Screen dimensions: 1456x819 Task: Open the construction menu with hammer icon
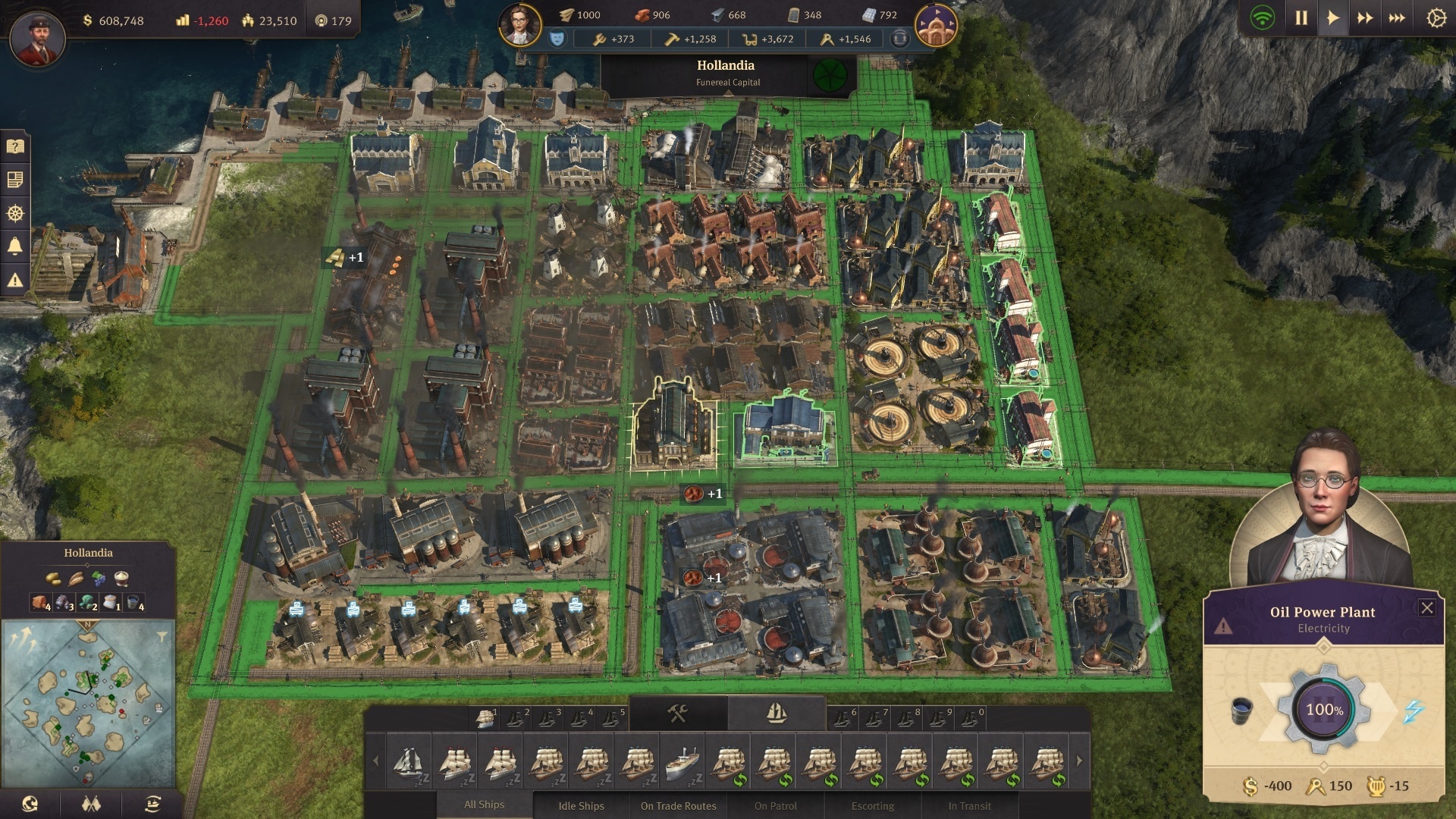click(x=677, y=713)
